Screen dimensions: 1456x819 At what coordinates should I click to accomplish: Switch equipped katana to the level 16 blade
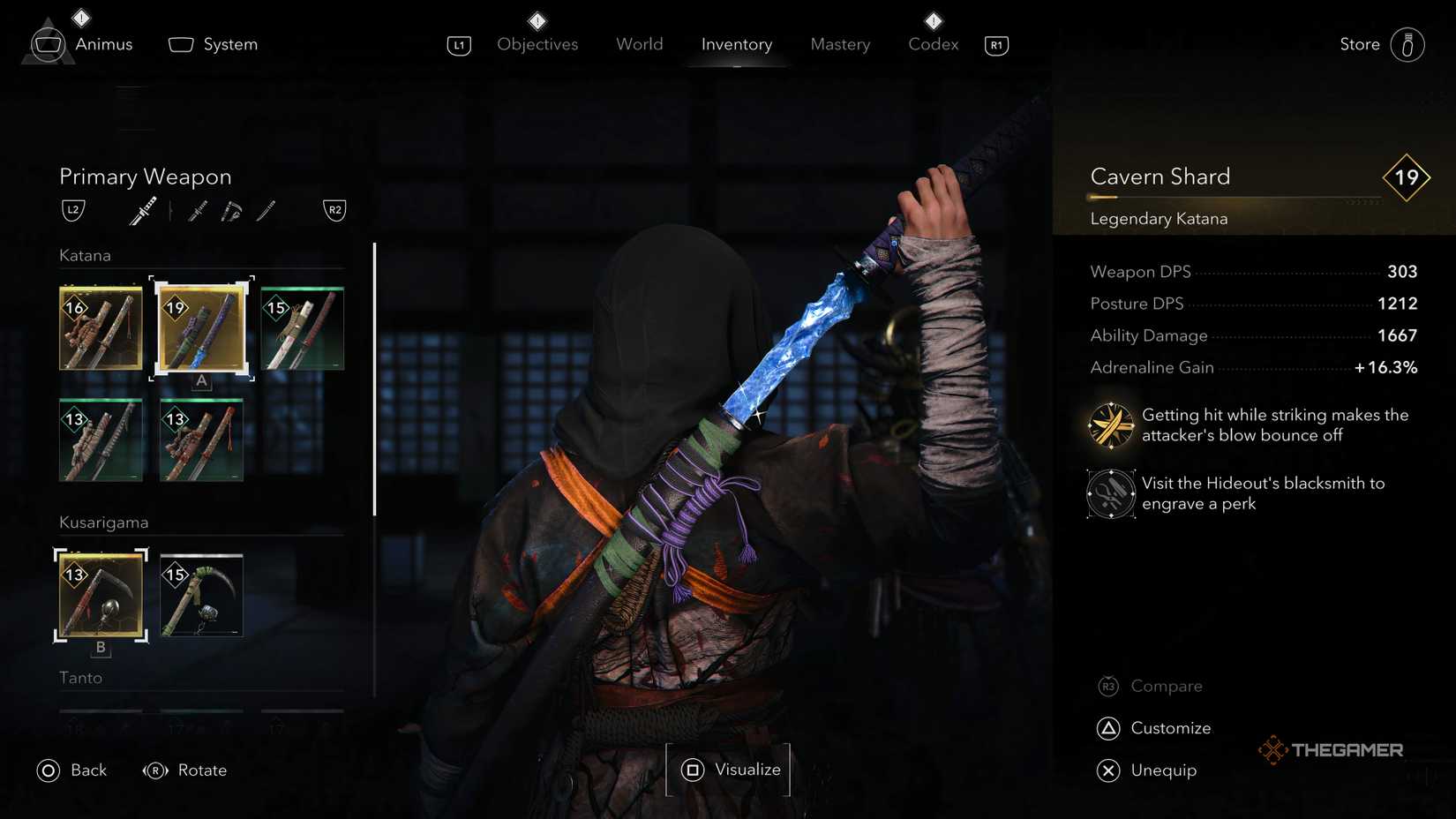pyautogui.click(x=101, y=328)
